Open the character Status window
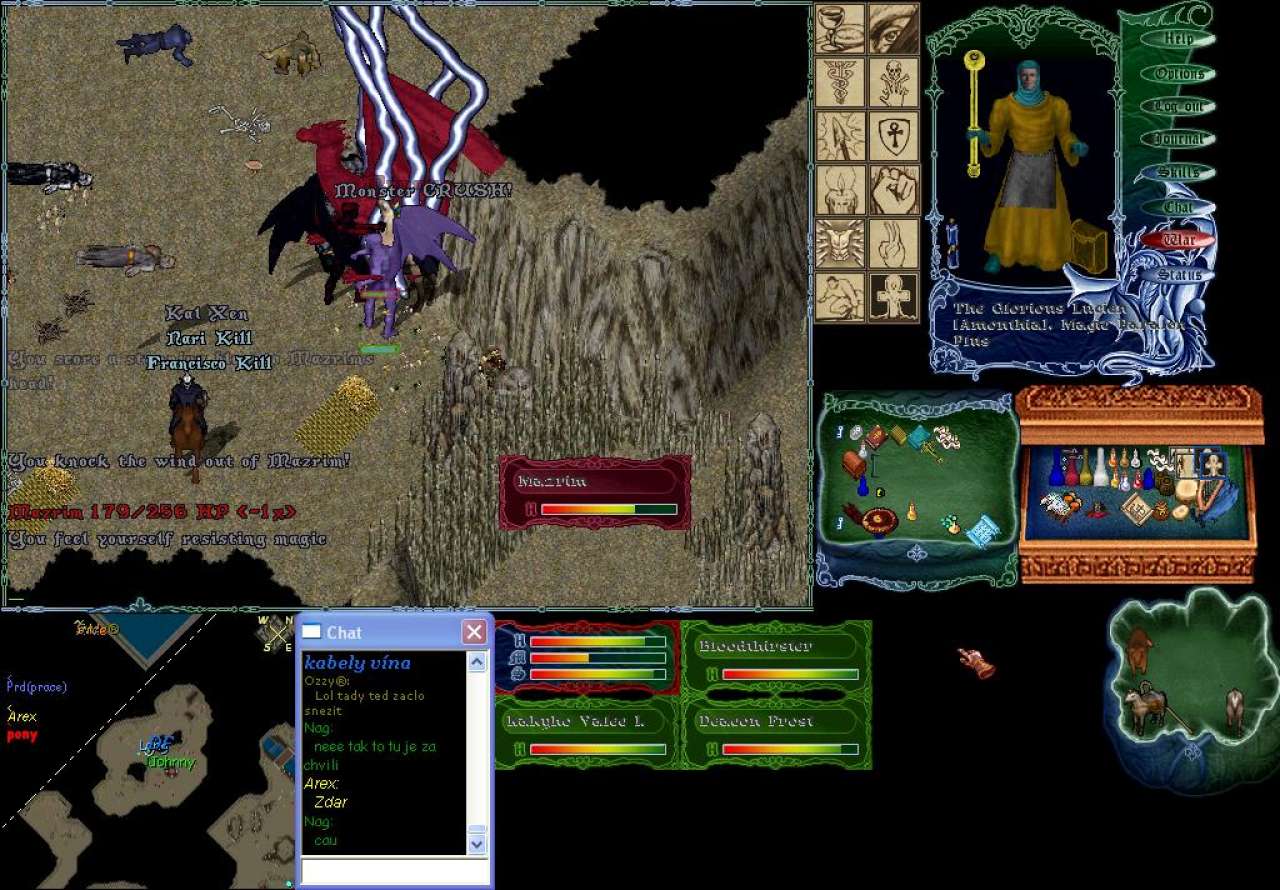The image size is (1280, 890). 1180,274
